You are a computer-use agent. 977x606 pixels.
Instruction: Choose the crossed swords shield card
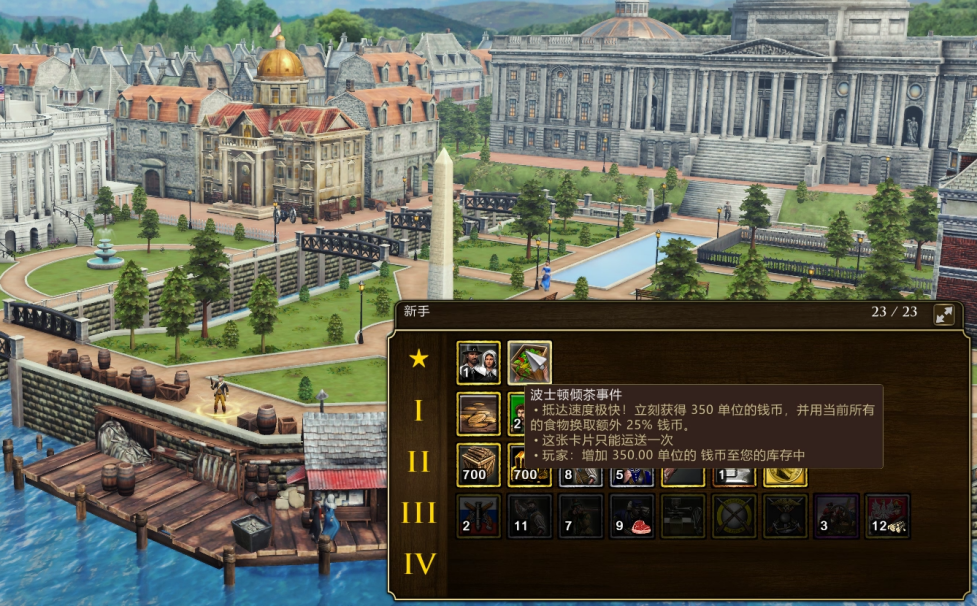tap(734, 515)
